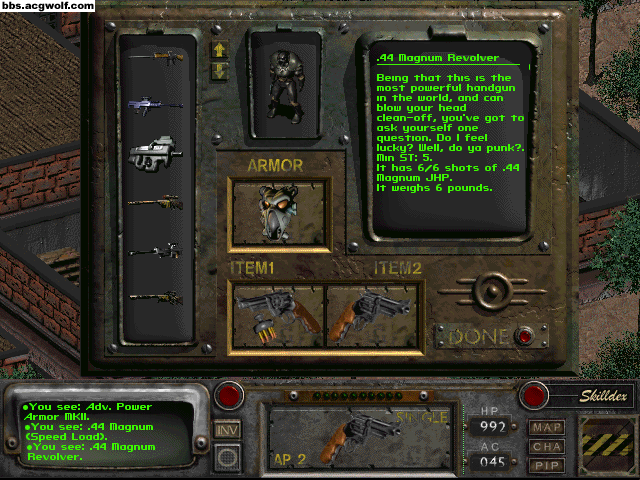Click the inventory list down arrow button
640x480 pixels.
tap(220, 70)
